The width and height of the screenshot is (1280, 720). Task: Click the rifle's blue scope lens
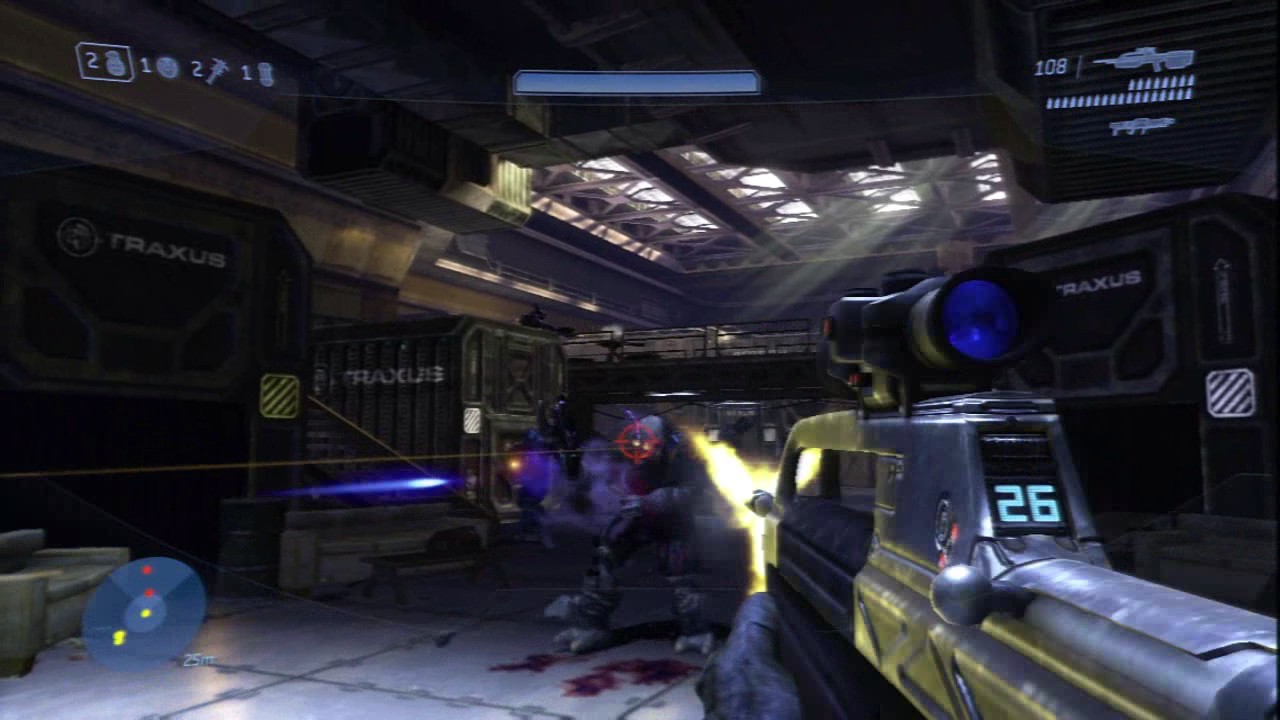point(972,315)
